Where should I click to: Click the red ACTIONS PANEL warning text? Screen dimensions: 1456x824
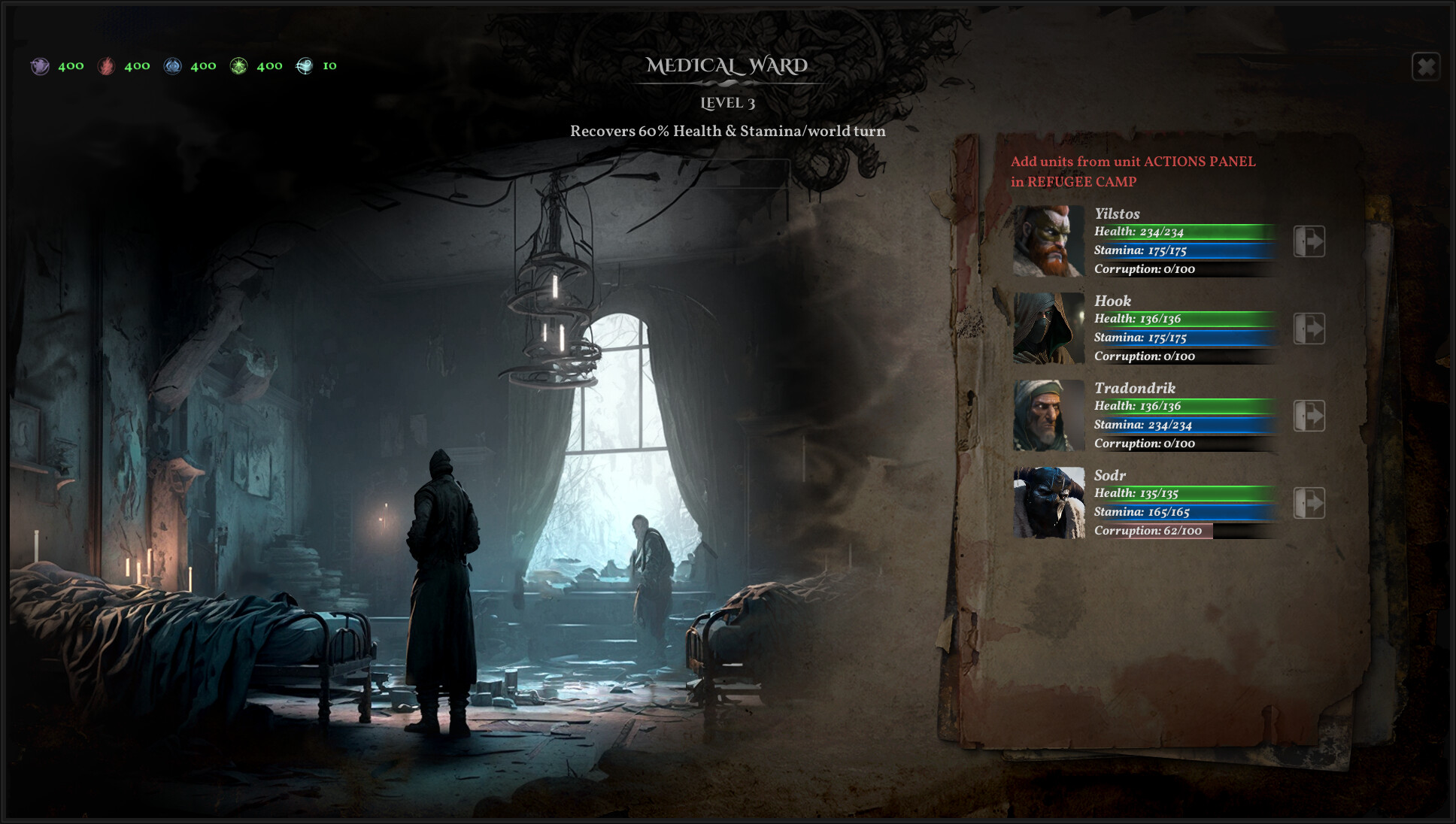[1133, 171]
